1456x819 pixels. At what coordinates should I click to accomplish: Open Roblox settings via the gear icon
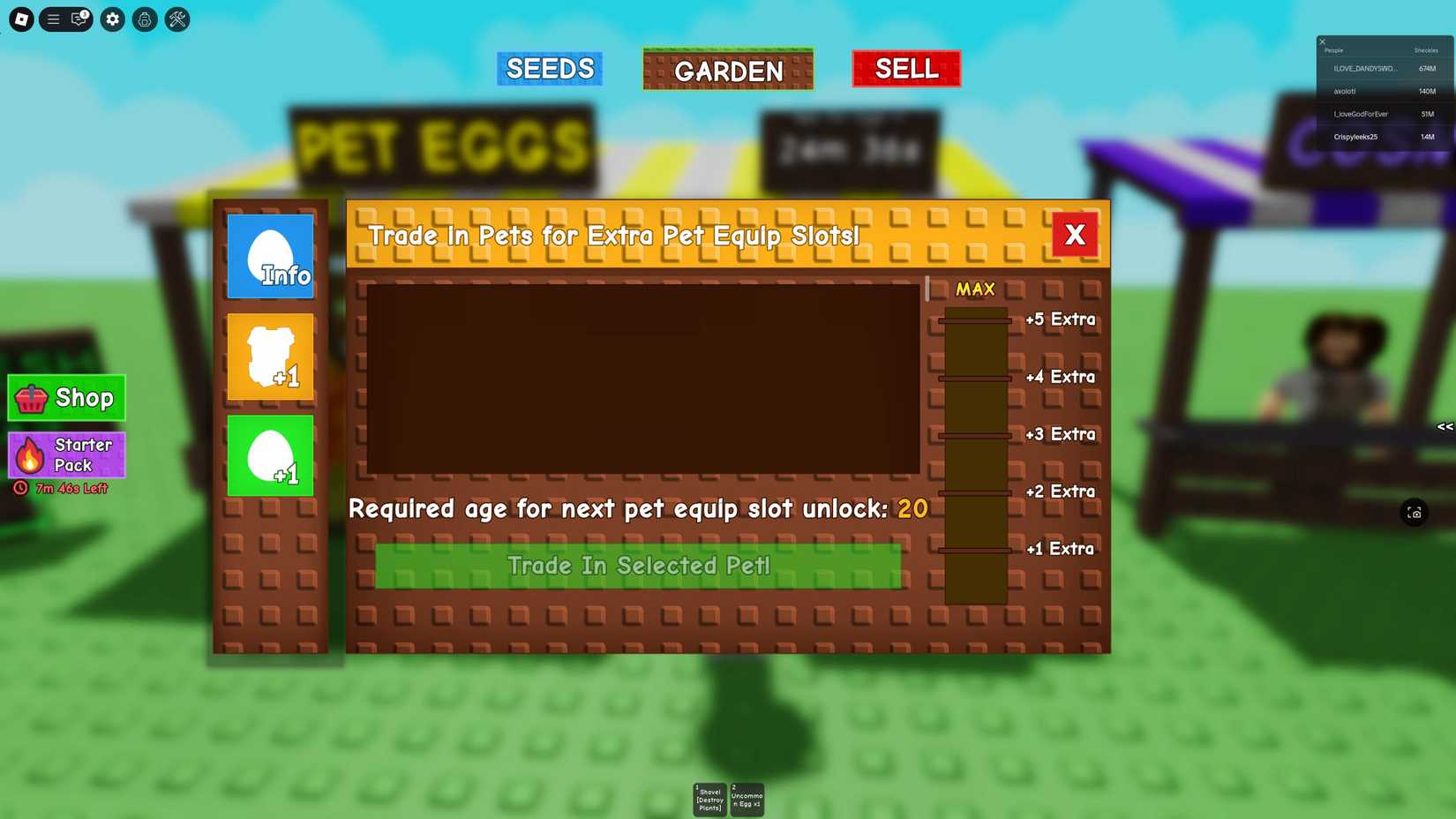point(111,19)
